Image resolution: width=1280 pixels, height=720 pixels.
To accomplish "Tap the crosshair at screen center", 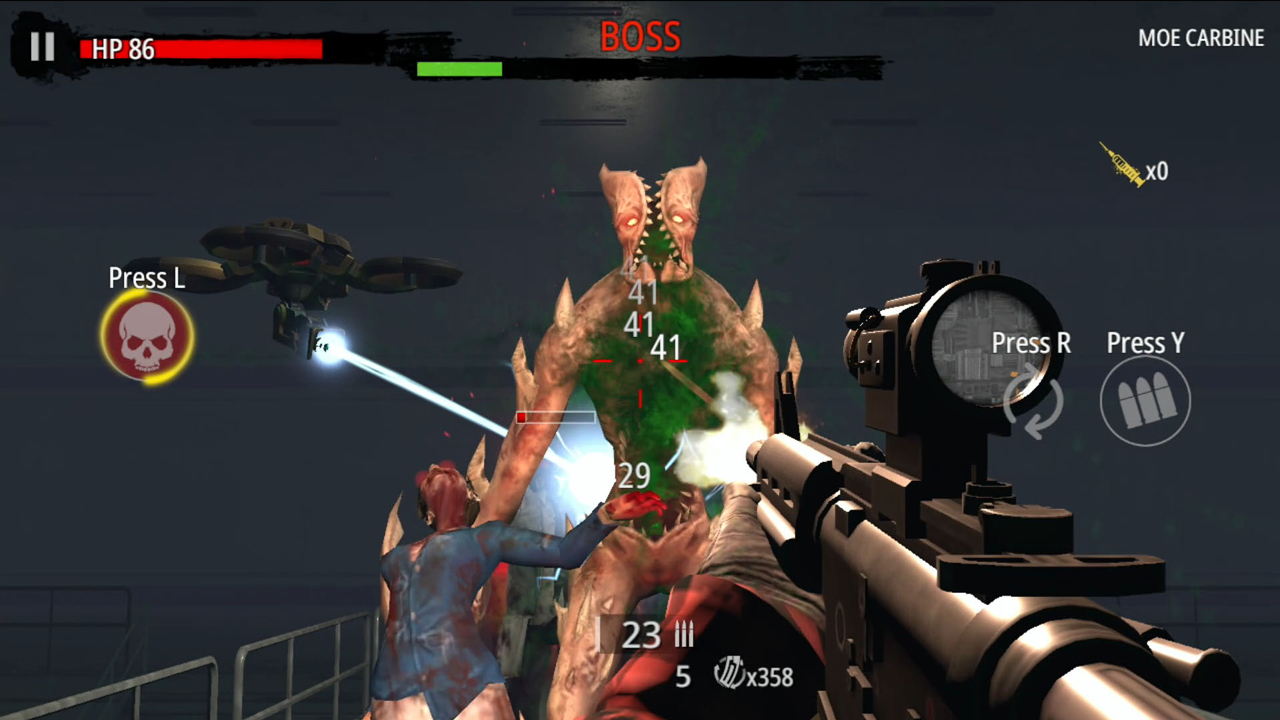I will coord(640,362).
